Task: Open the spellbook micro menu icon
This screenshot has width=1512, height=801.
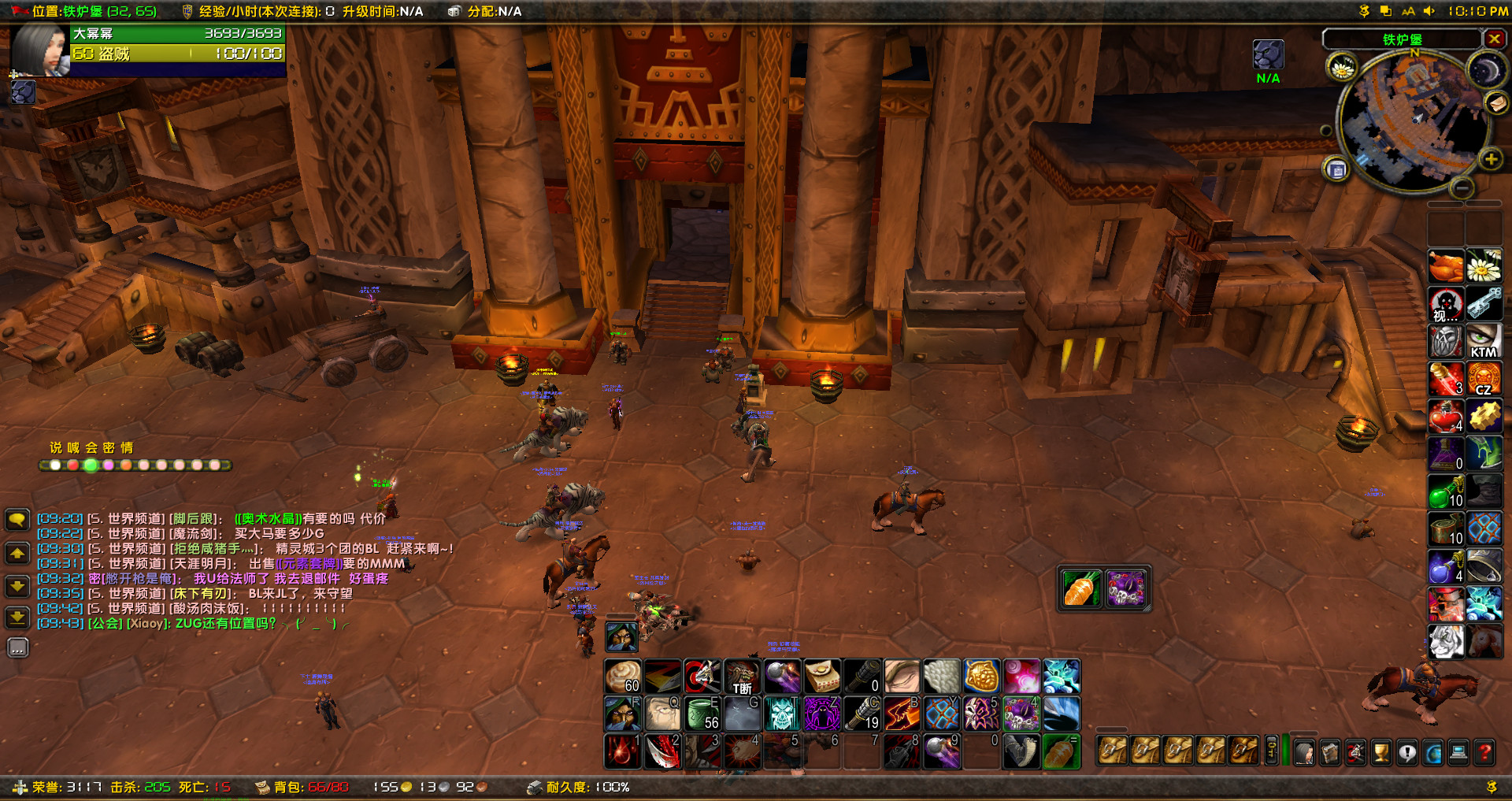Action: (1330, 753)
